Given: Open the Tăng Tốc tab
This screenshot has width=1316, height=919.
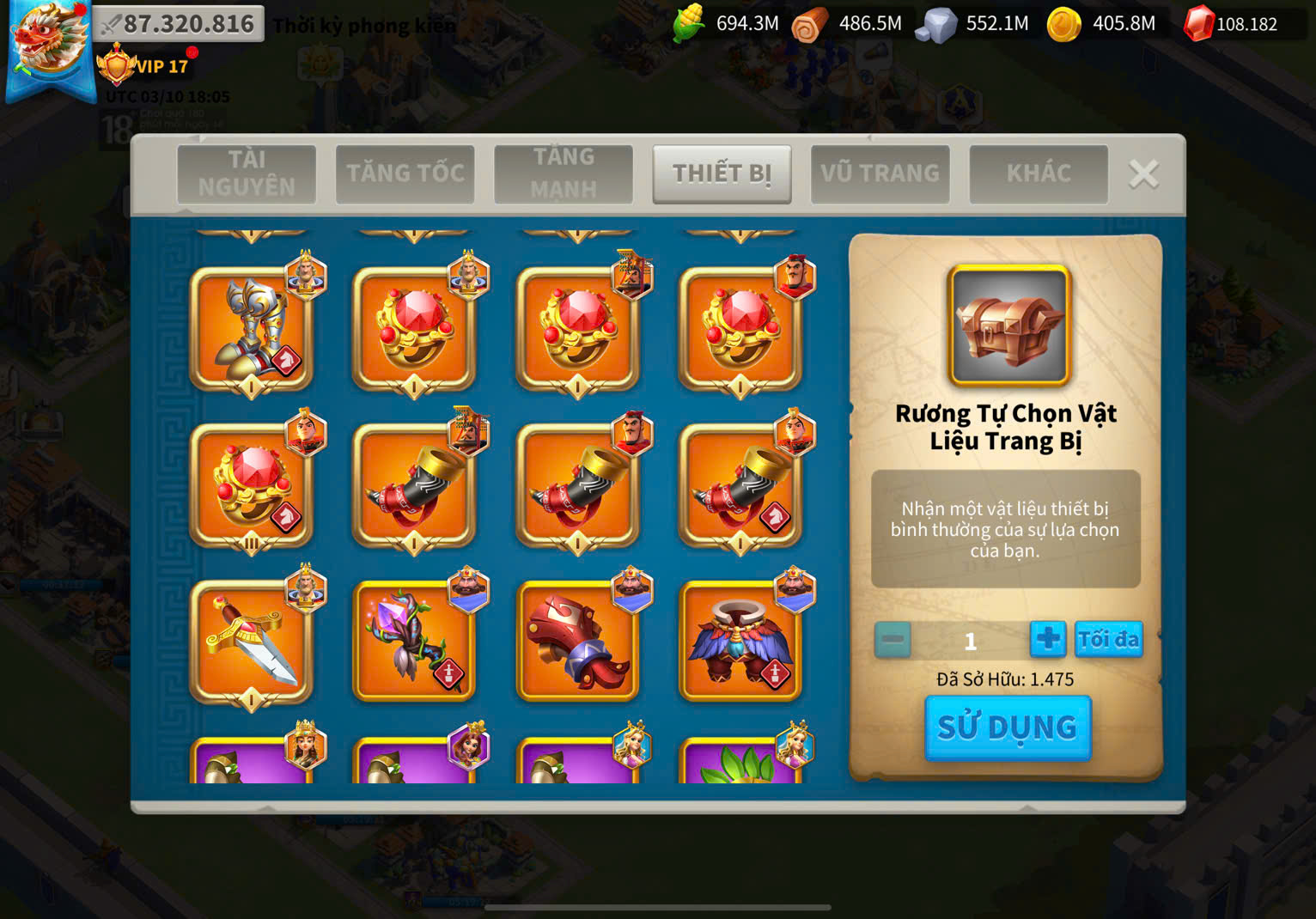Looking at the screenshot, I should (405, 173).
